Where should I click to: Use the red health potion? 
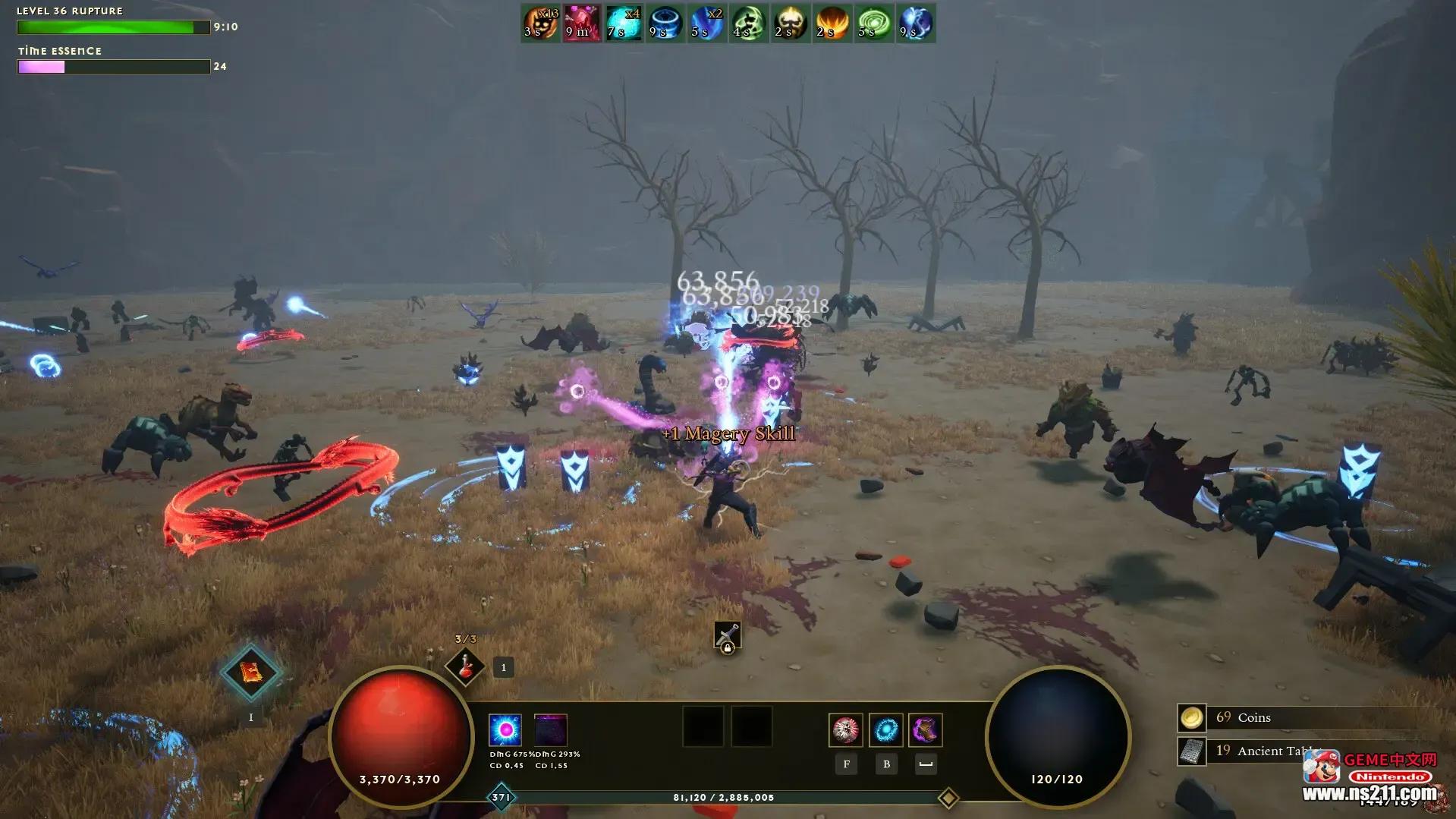pos(465,667)
